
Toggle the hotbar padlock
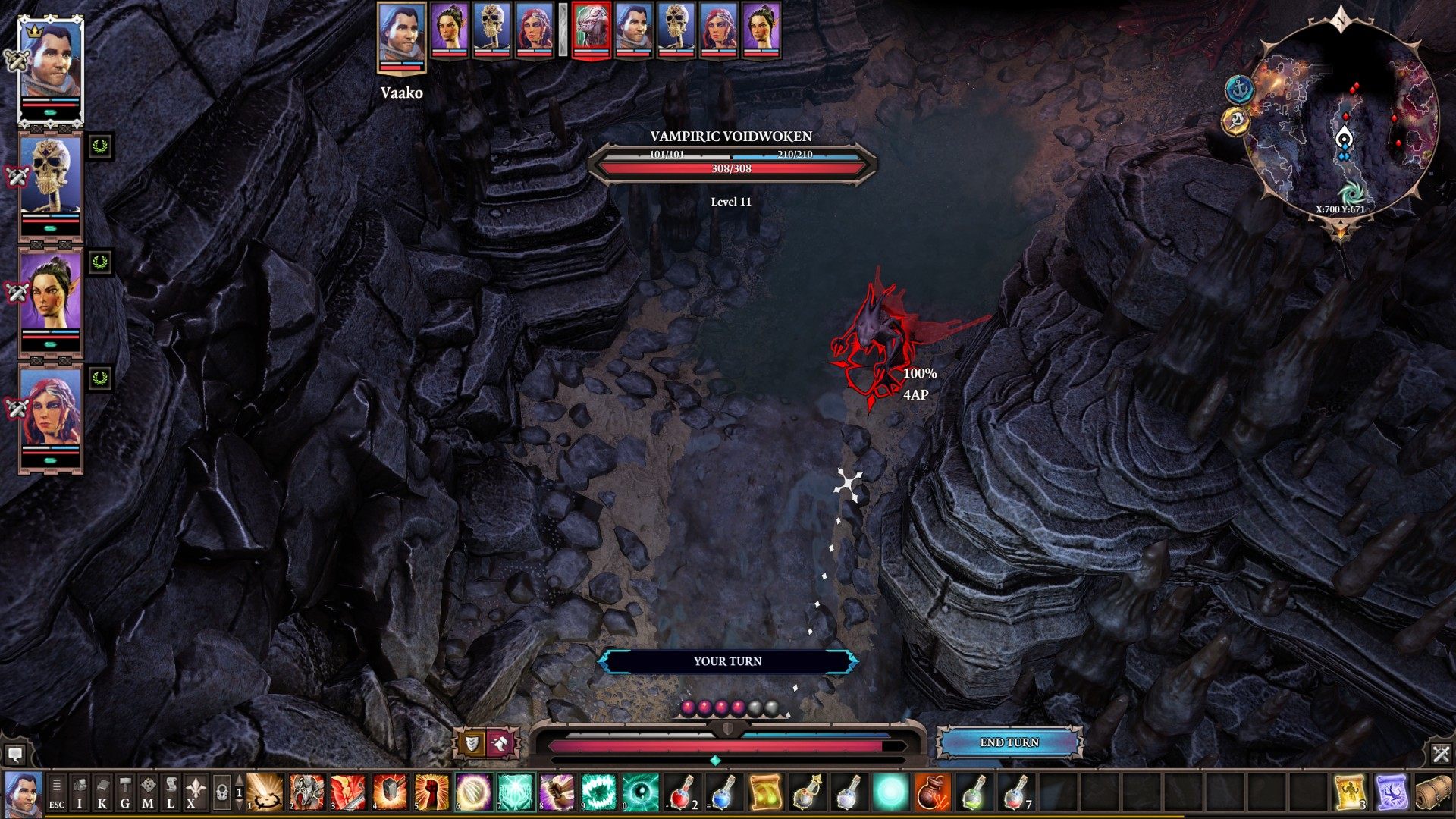tap(221, 792)
